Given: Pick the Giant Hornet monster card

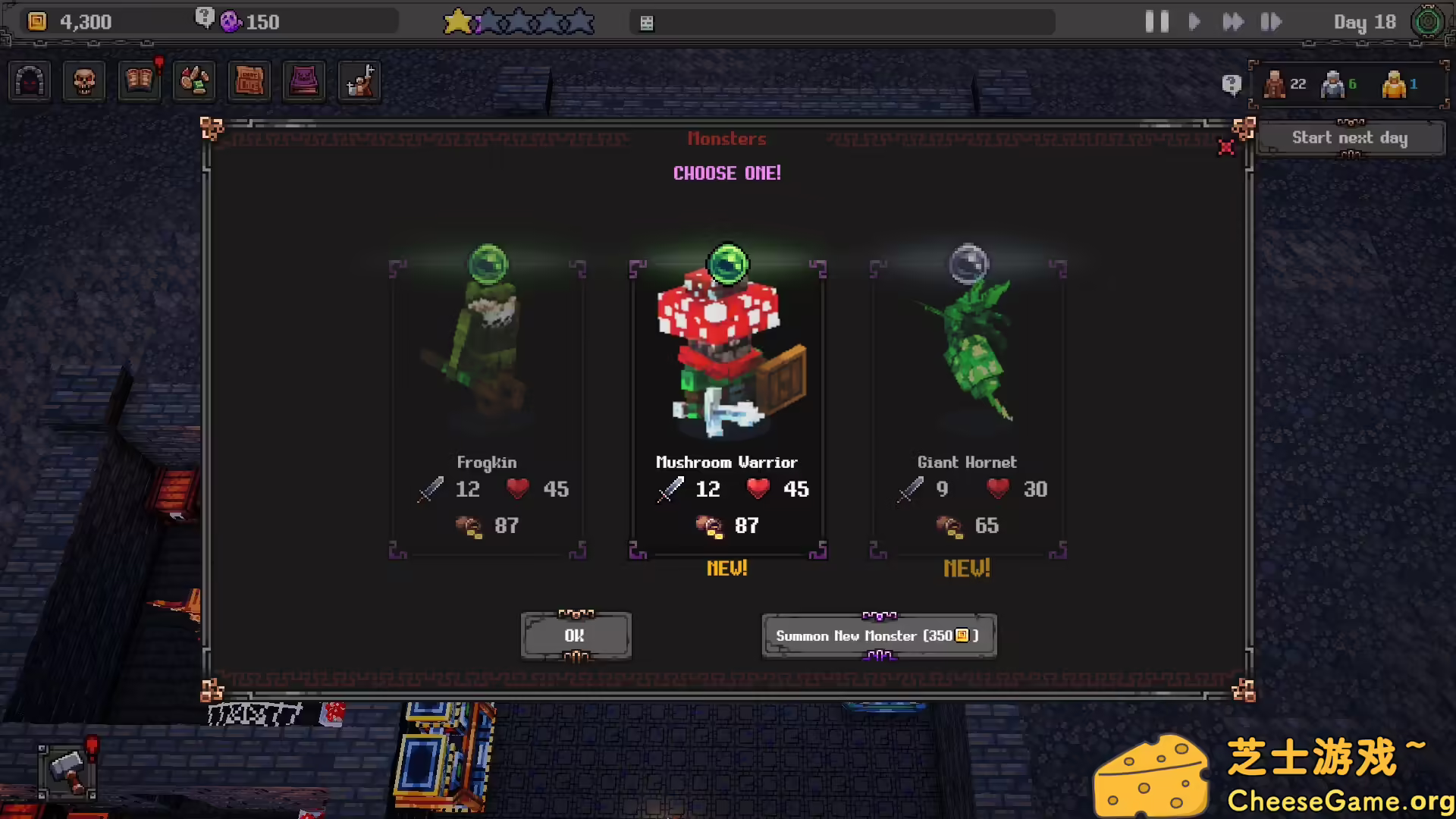Looking at the screenshot, I should click(x=968, y=402).
